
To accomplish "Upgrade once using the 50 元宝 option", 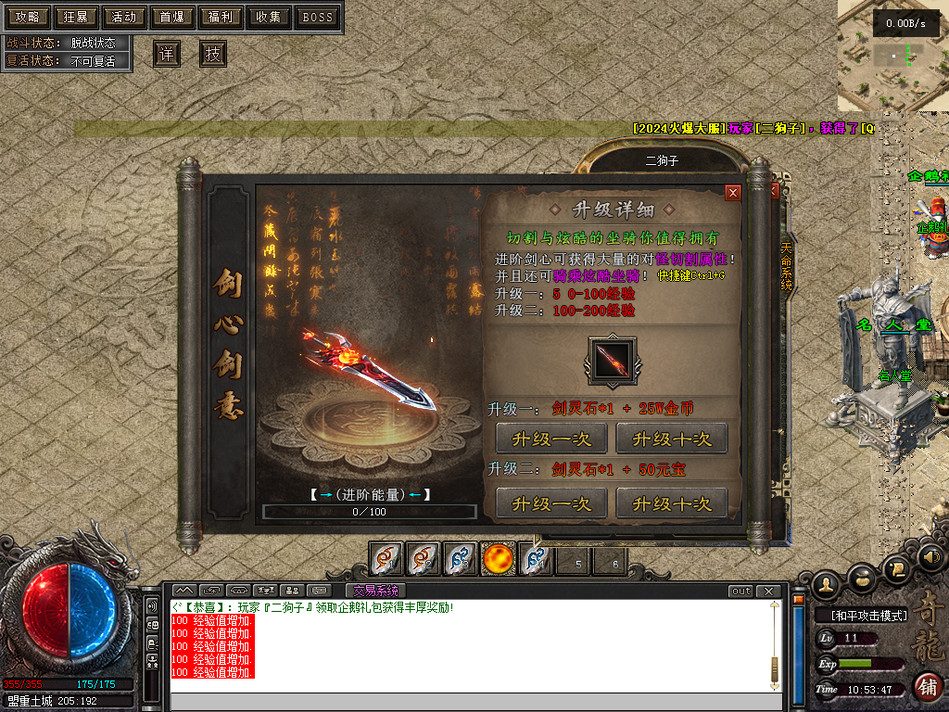I will click(550, 503).
